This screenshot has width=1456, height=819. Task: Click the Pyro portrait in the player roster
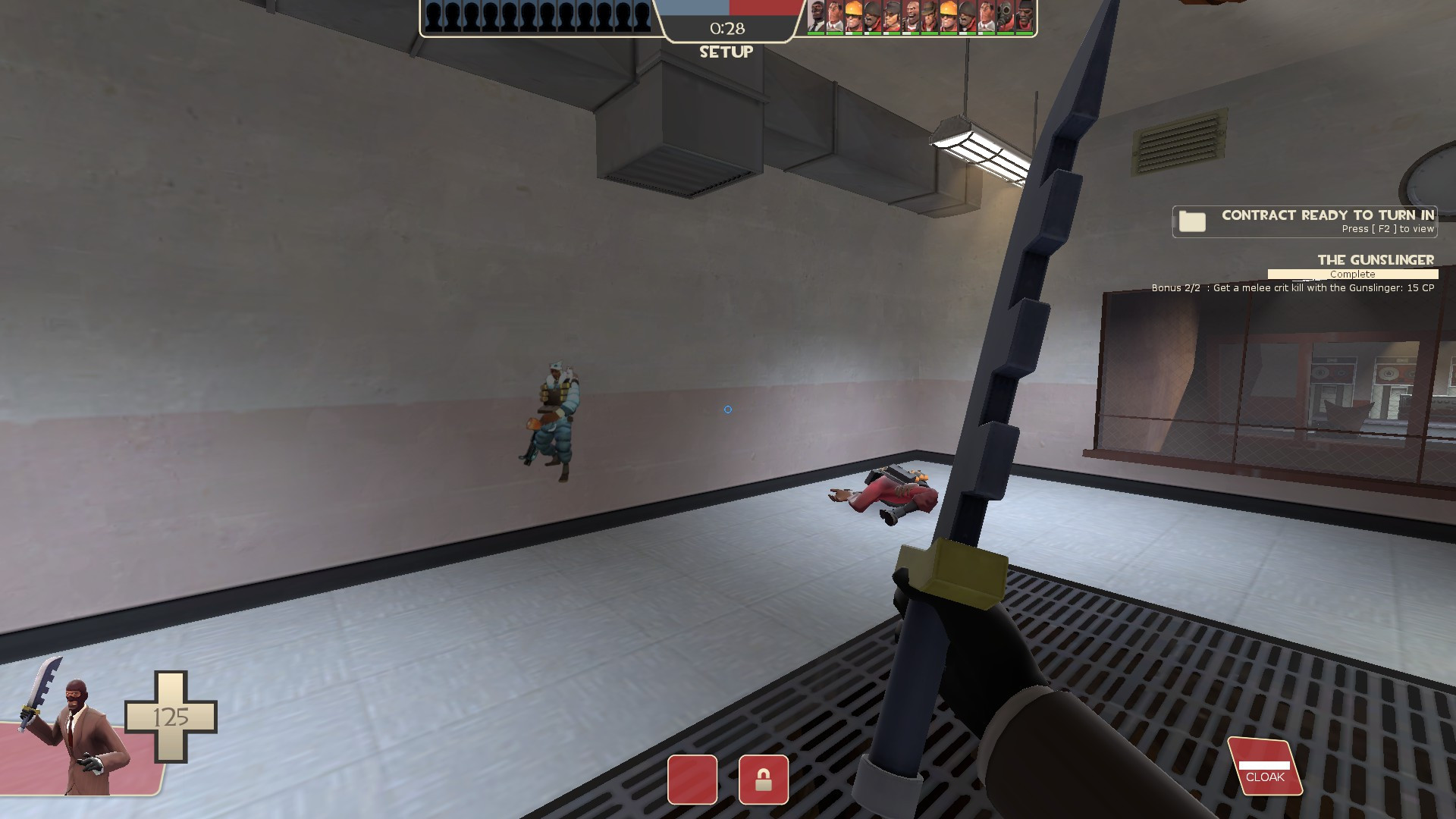[x=1003, y=19]
